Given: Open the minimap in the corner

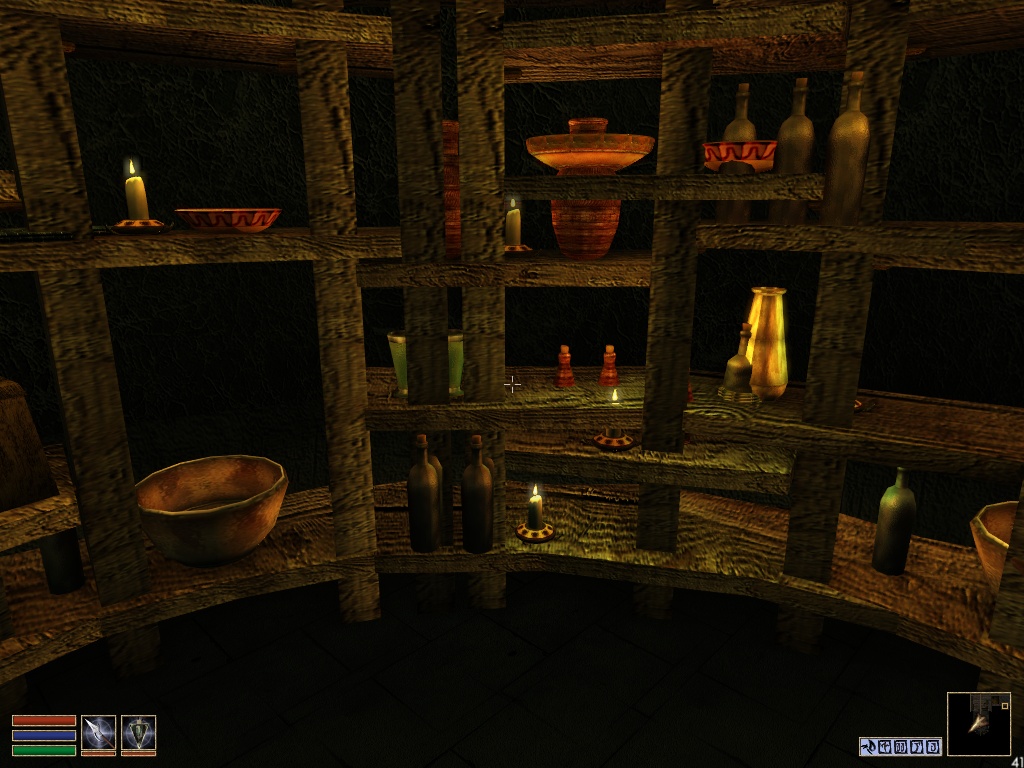Looking at the screenshot, I should (x=978, y=723).
